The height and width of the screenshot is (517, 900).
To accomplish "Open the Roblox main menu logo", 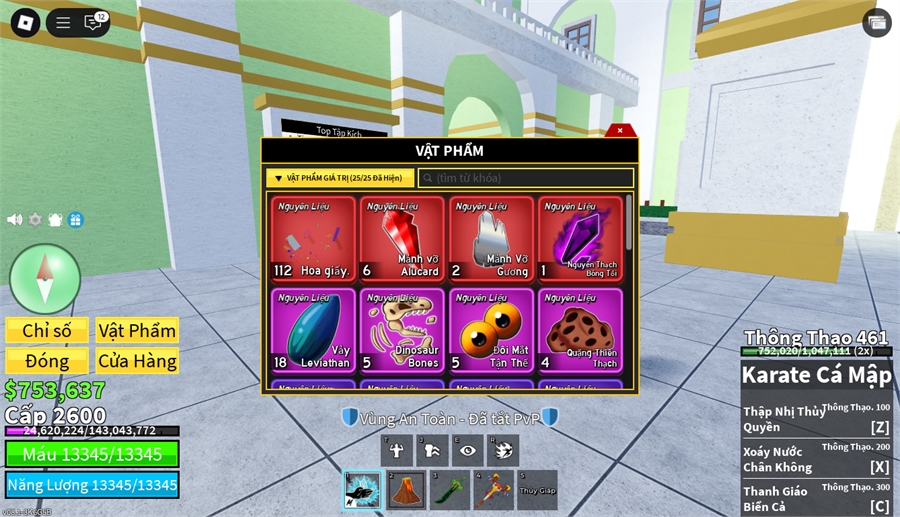I will pos(25,22).
